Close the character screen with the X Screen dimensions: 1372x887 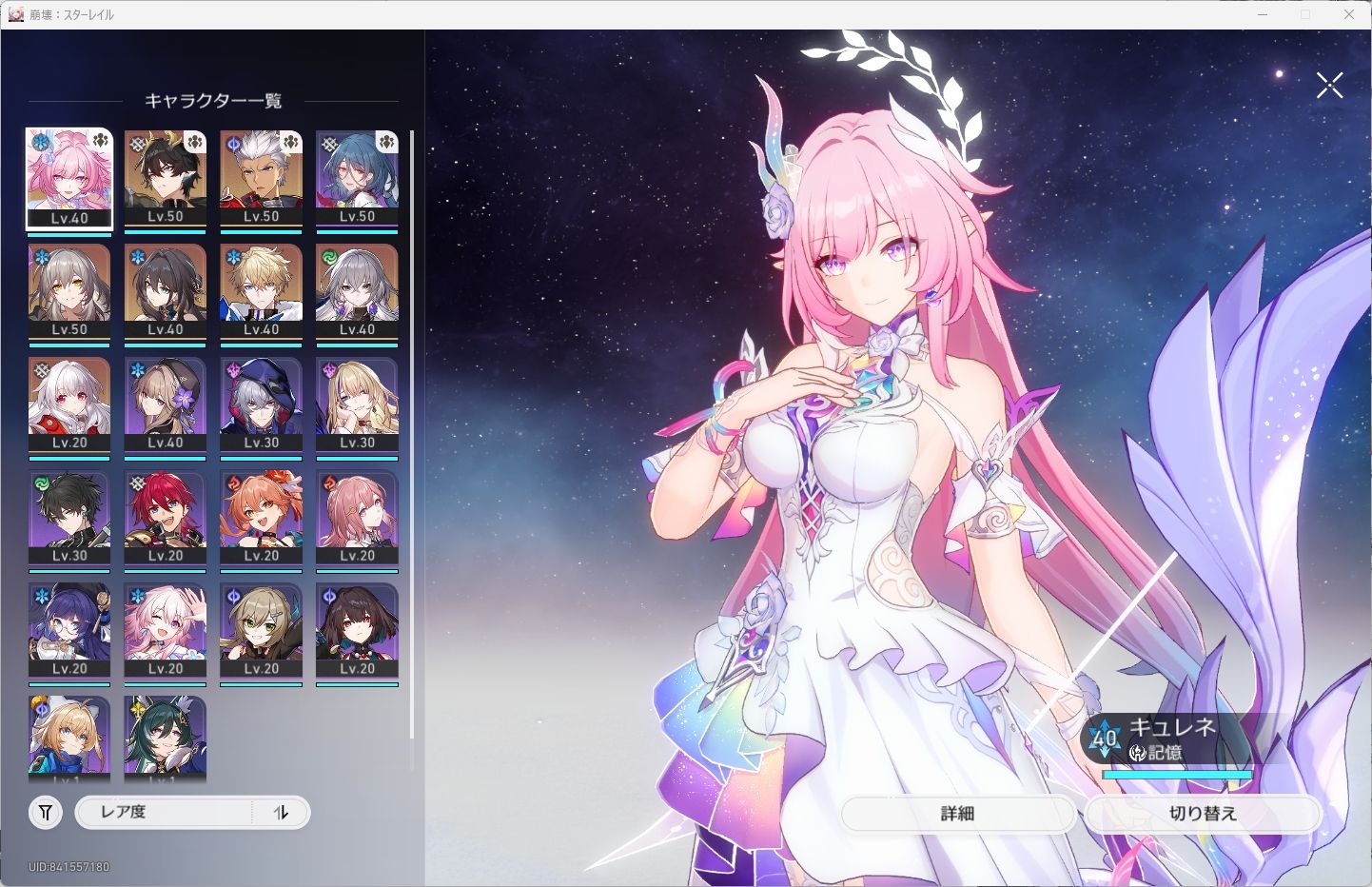pyautogui.click(x=1329, y=86)
